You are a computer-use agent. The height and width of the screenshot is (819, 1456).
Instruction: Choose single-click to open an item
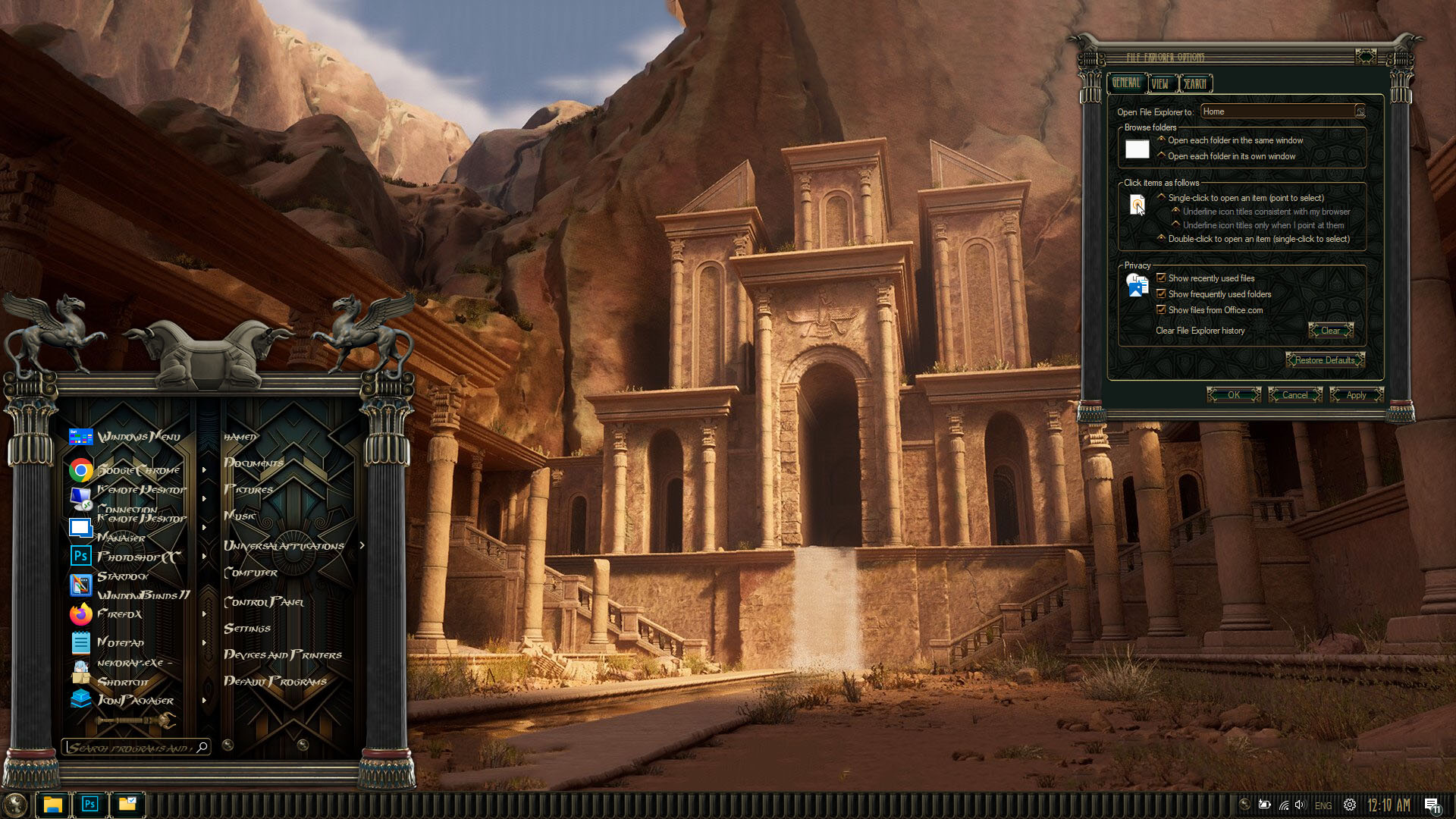click(1161, 197)
